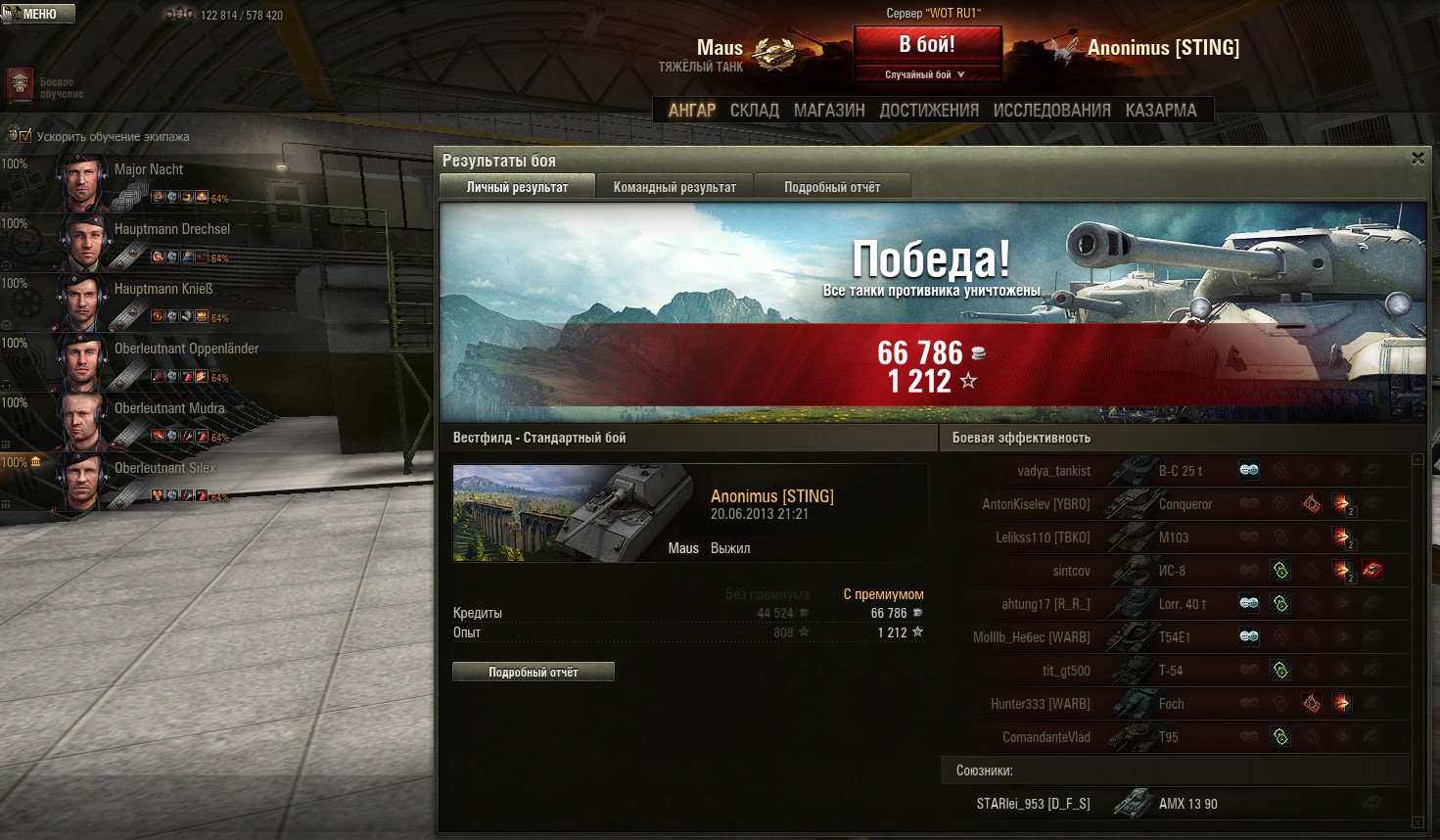The height and width of the screenshot is (840, 1440).
Task: Open the Магазин section
Action: tap(829, 111)
